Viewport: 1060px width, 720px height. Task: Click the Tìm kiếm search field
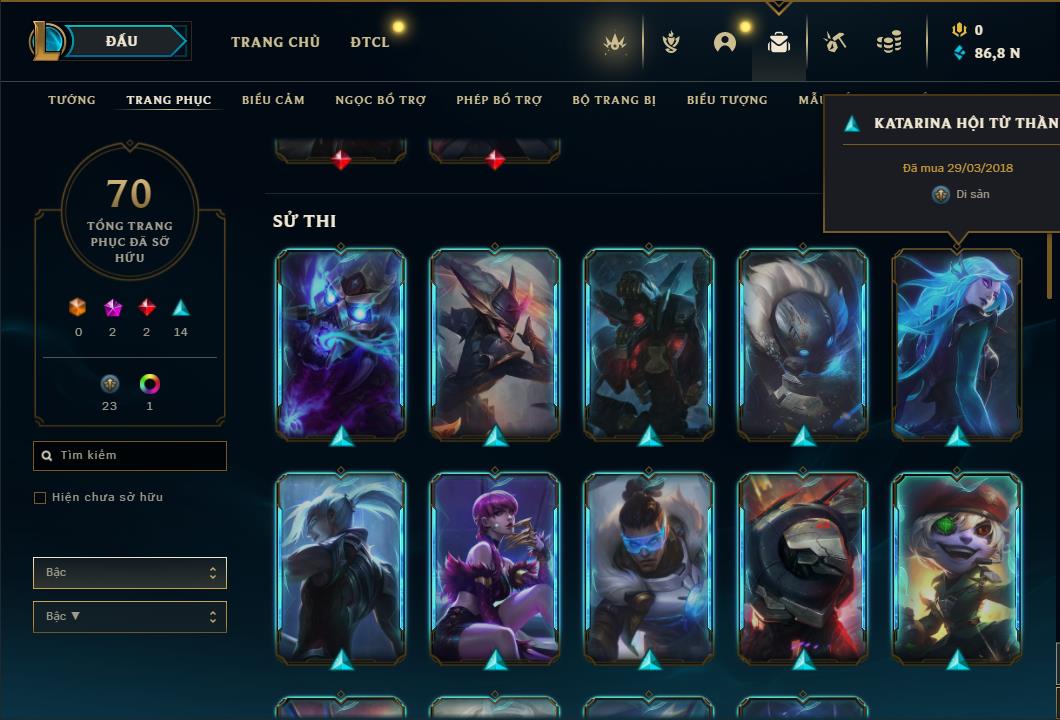[130, 456]
